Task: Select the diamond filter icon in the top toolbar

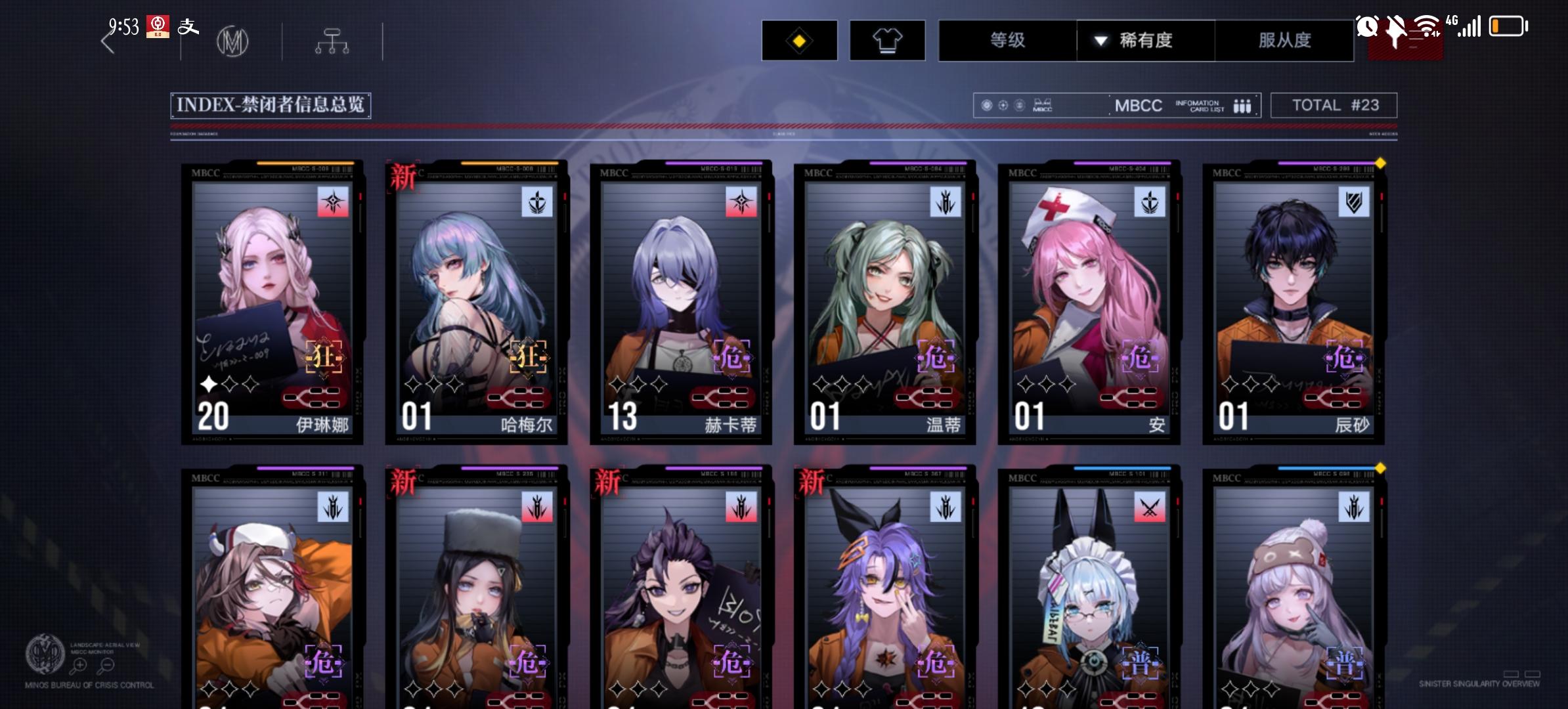Action: [x=798, y=41]
